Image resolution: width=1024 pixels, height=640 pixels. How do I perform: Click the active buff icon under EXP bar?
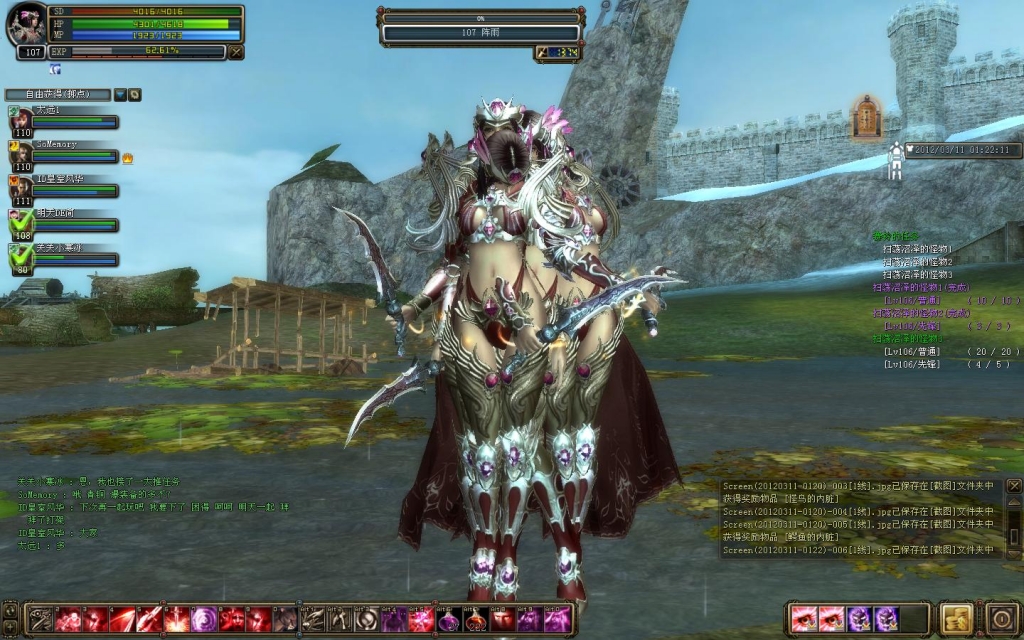[x=55, y=69]
